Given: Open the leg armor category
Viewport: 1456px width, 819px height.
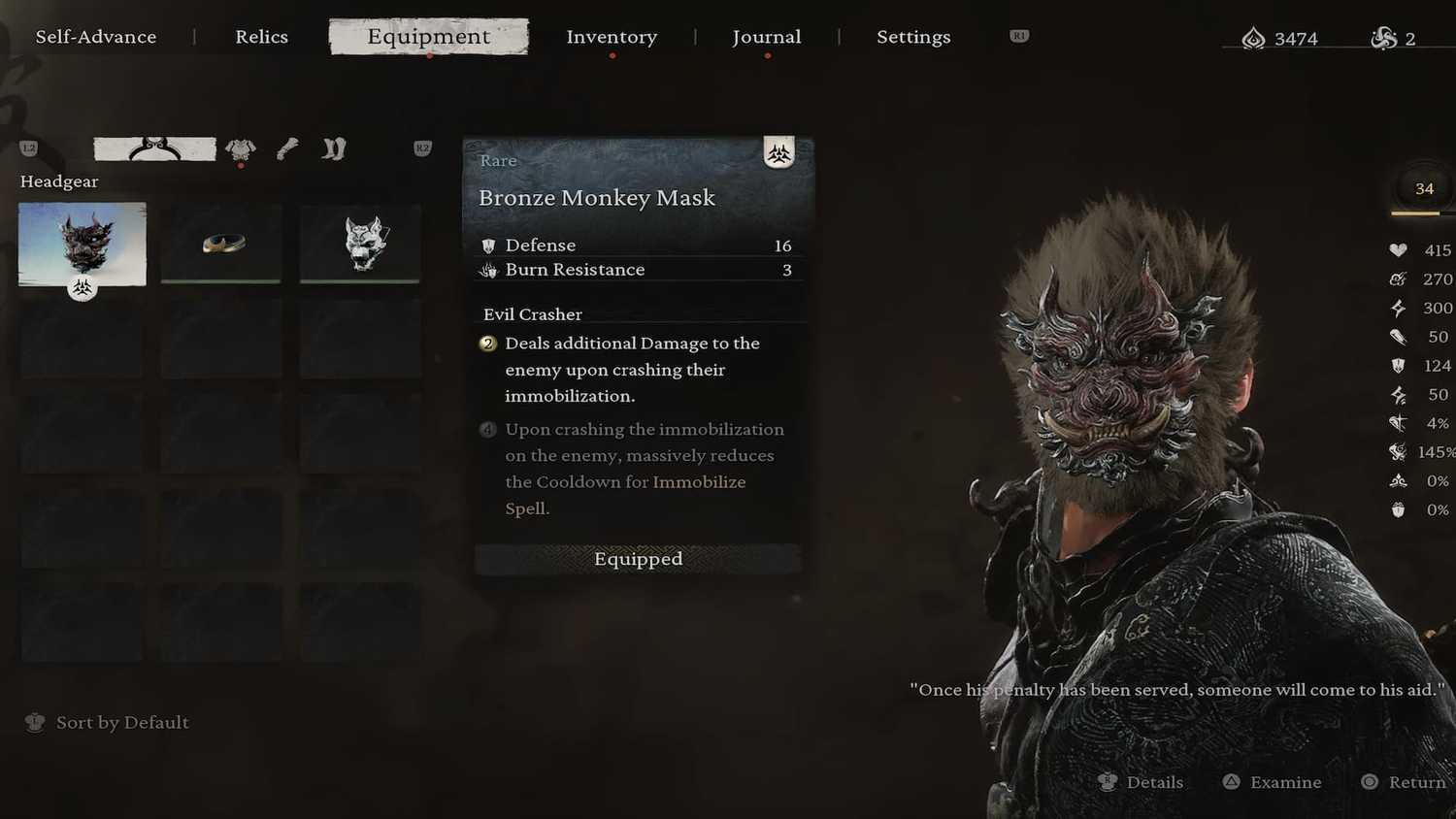Looking at the screenshot, I should coord(334,148).
